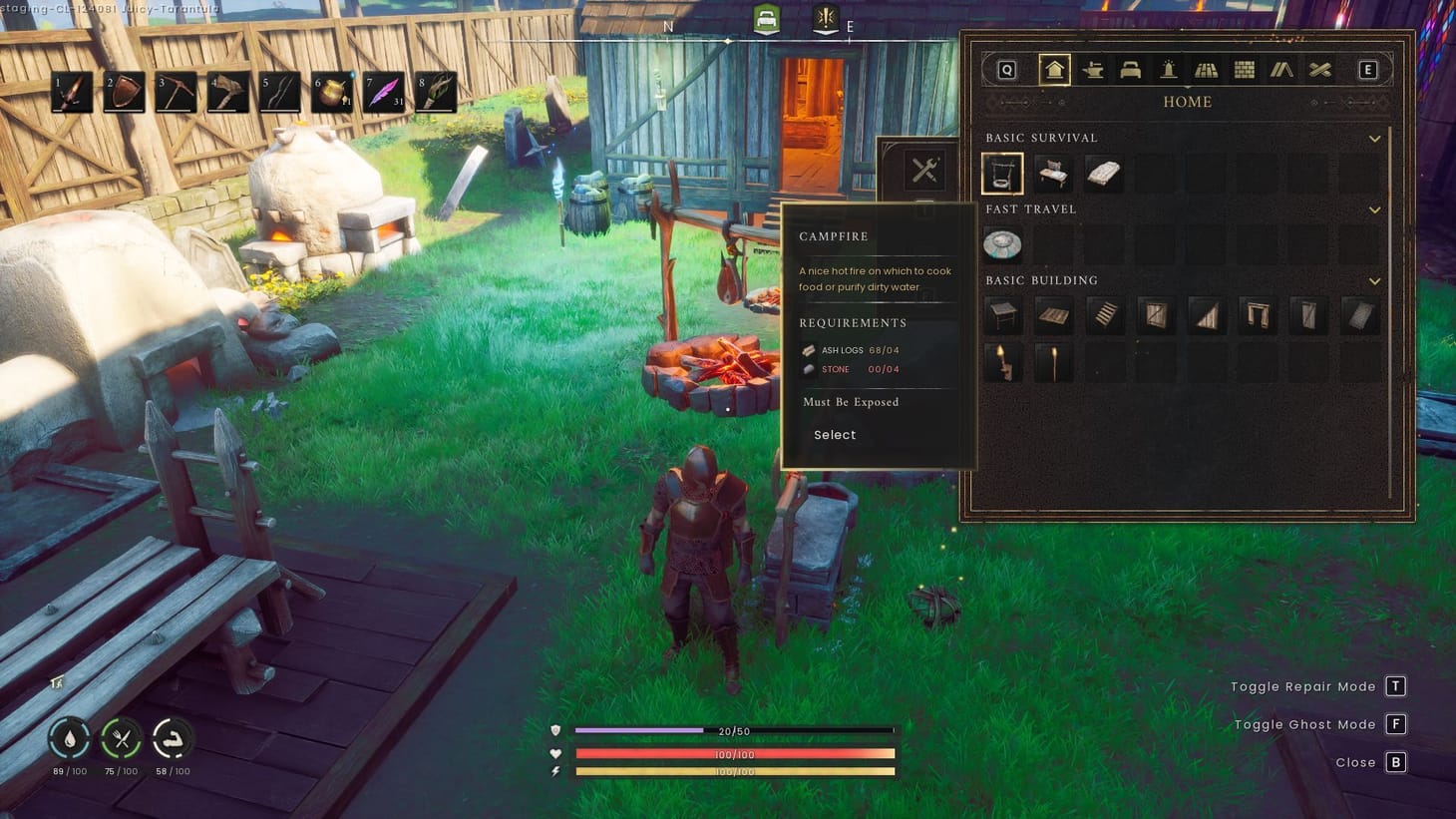
Task: Toggle Ghost Mode
Action: coord(1395,724)
